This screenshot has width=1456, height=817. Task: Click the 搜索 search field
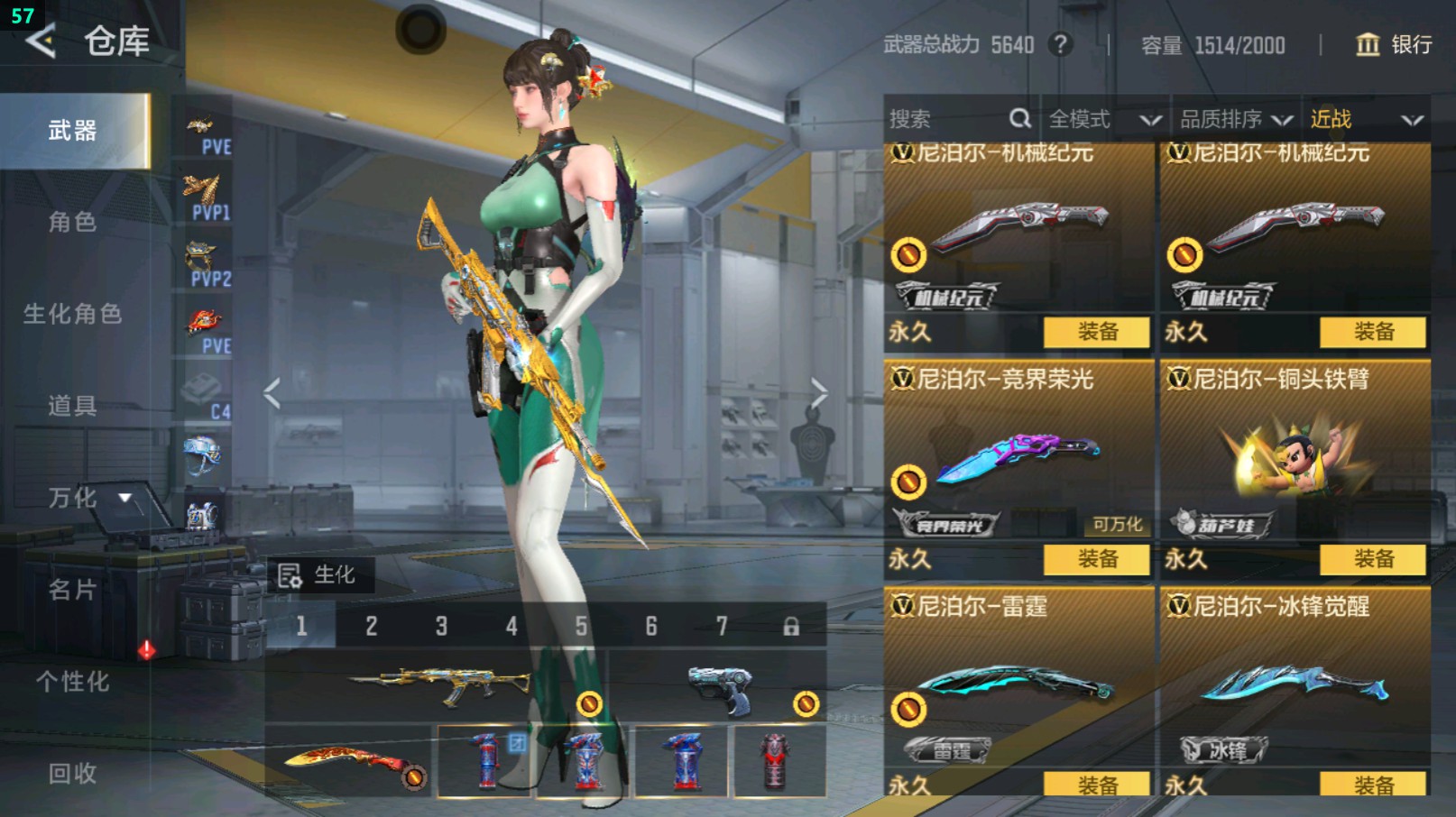947,119
